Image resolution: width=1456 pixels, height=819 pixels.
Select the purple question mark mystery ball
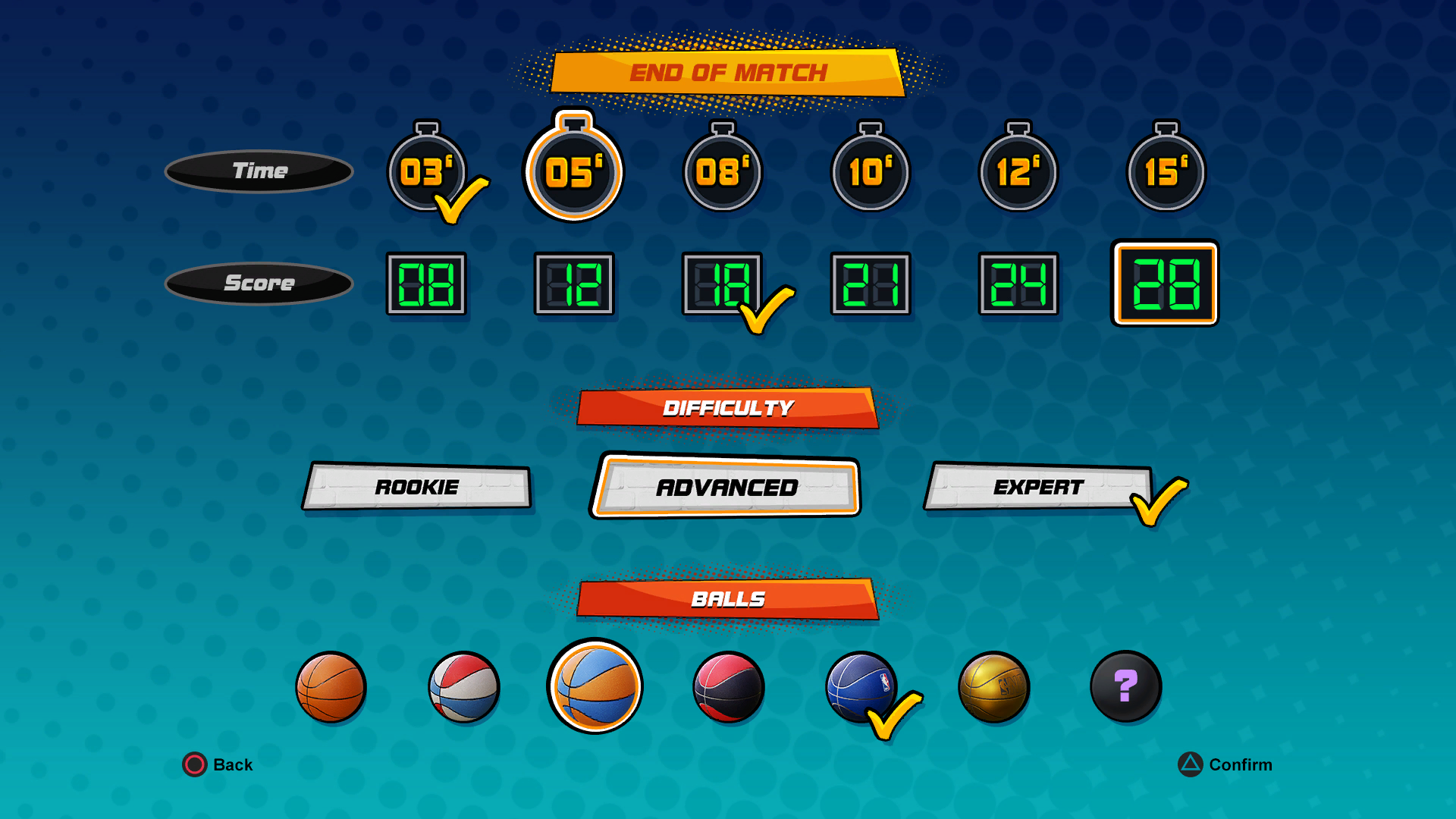pyautogui.click(x=1125, y=687)
